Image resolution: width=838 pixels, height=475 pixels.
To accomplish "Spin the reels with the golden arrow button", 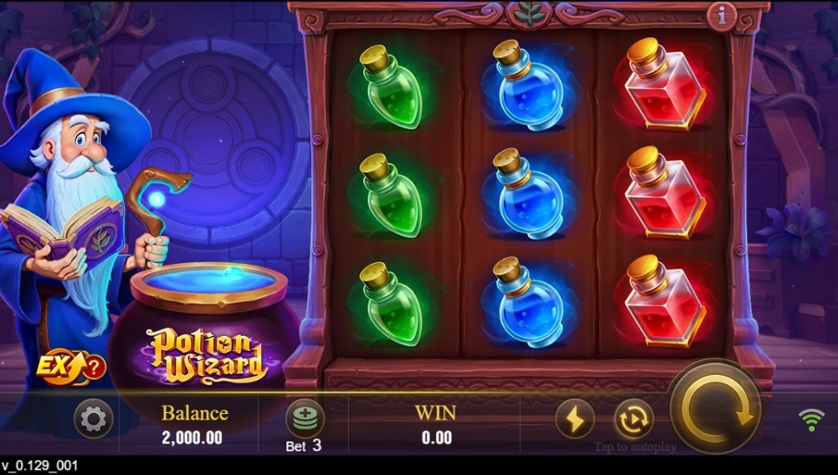I will tap(714, 408).
